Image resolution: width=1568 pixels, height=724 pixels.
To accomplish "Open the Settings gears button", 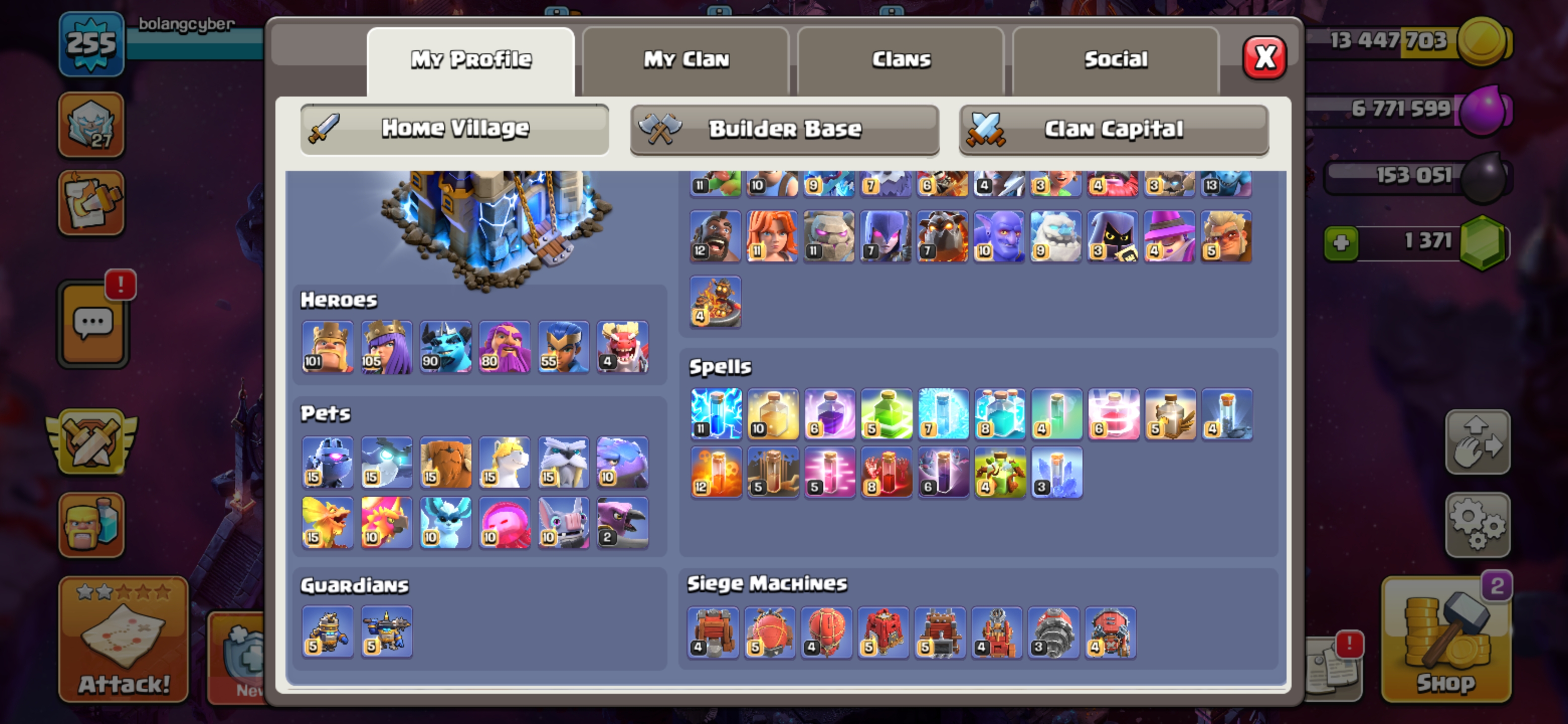I will click(x=1478, y=525).
